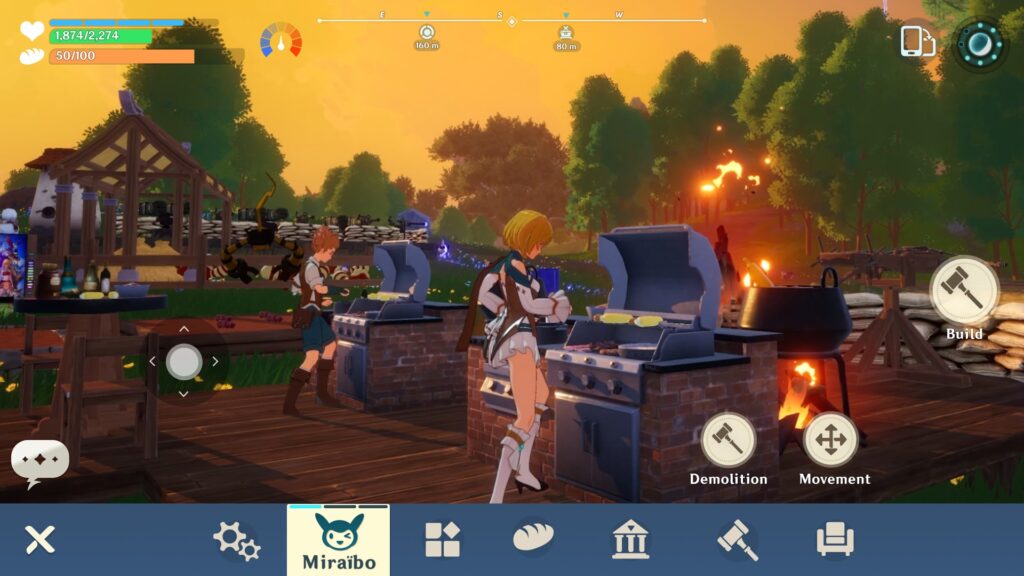The width and height of the screenshot is (1024, 576).
Task: Choose the bank building category
Action: [630, 540]
